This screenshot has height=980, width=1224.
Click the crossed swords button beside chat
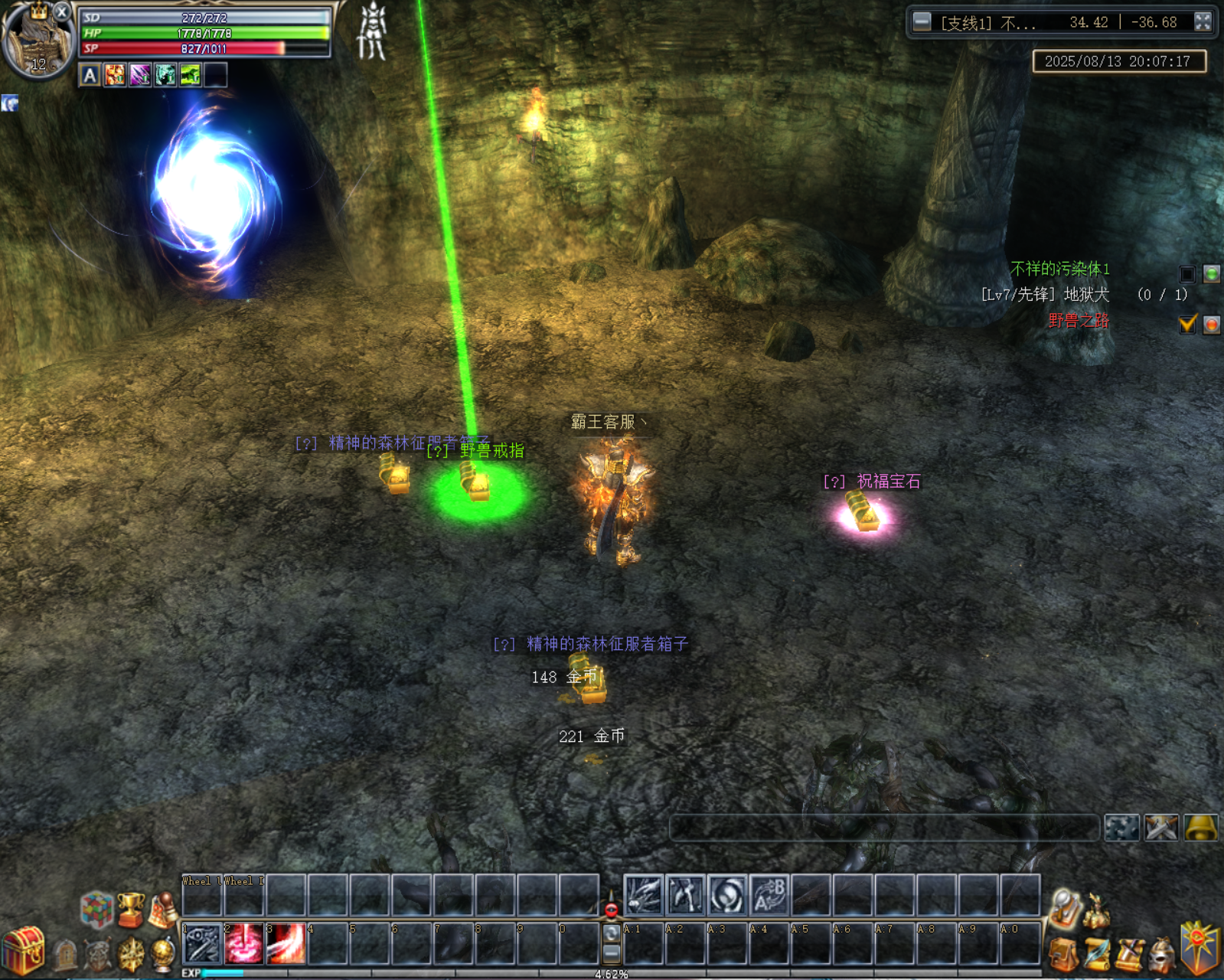[x=1161, y=828]
